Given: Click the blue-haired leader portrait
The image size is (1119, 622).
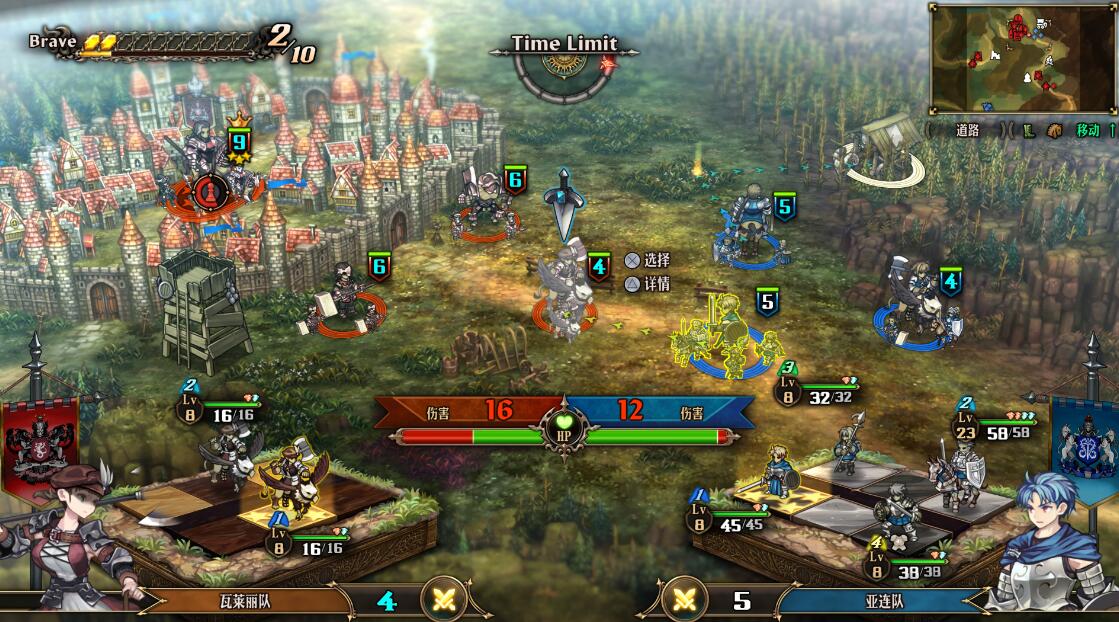Looking at the screenshot, I should pyautogui.click(x=1055, y=545).
